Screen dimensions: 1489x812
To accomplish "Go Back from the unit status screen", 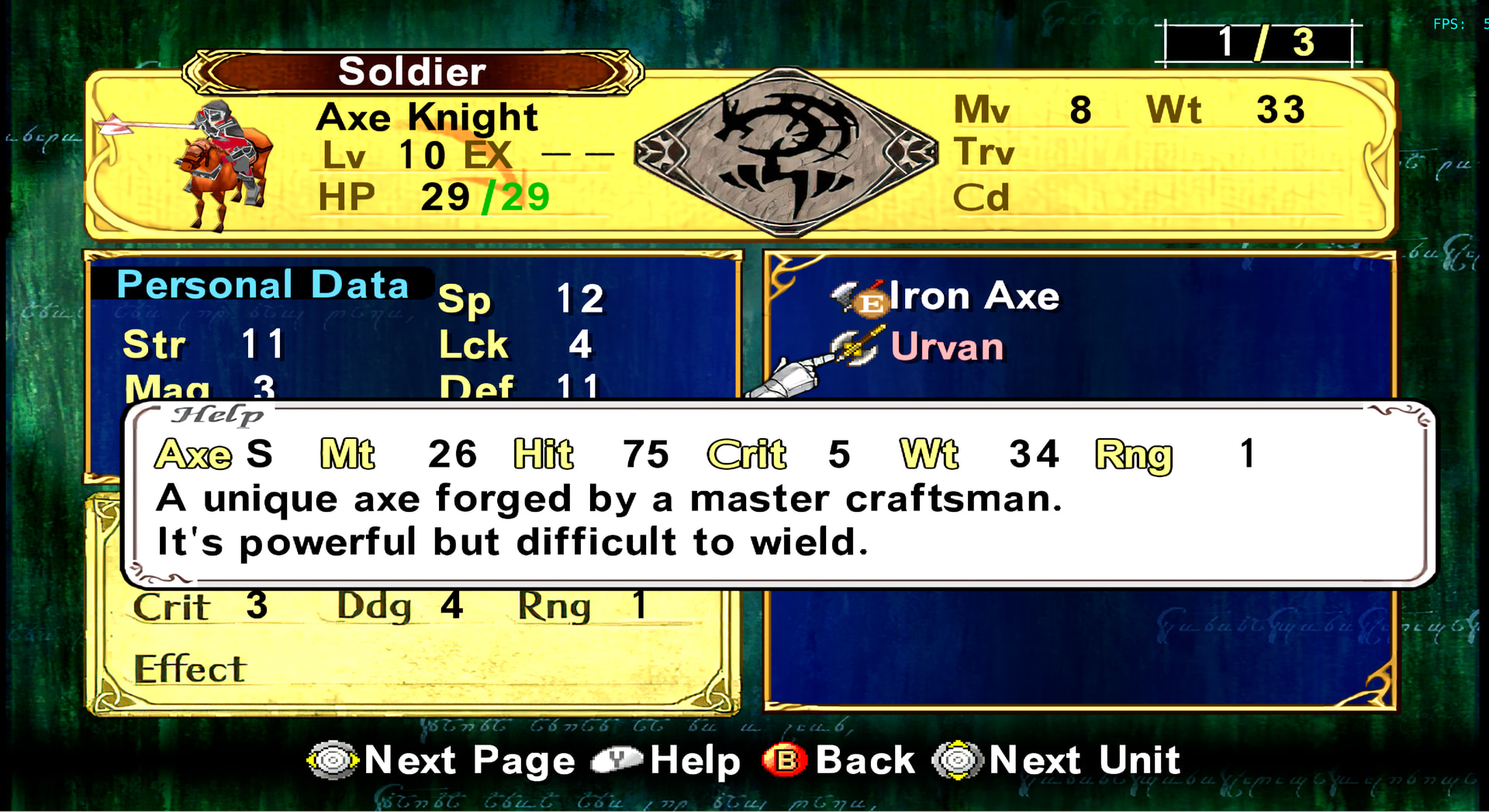I will click(x=839, y=760).
